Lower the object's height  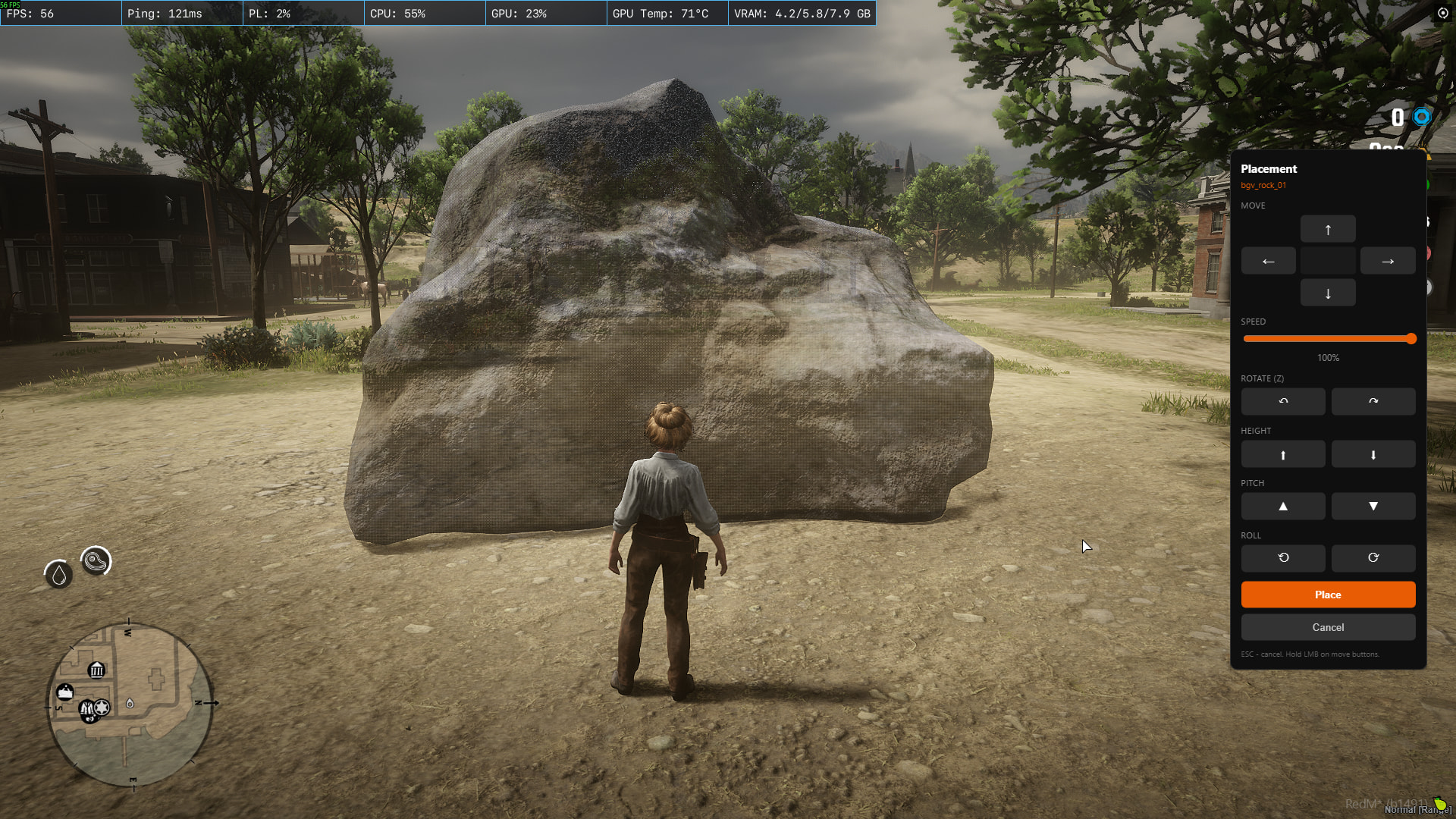click(x=1373, y=454)
